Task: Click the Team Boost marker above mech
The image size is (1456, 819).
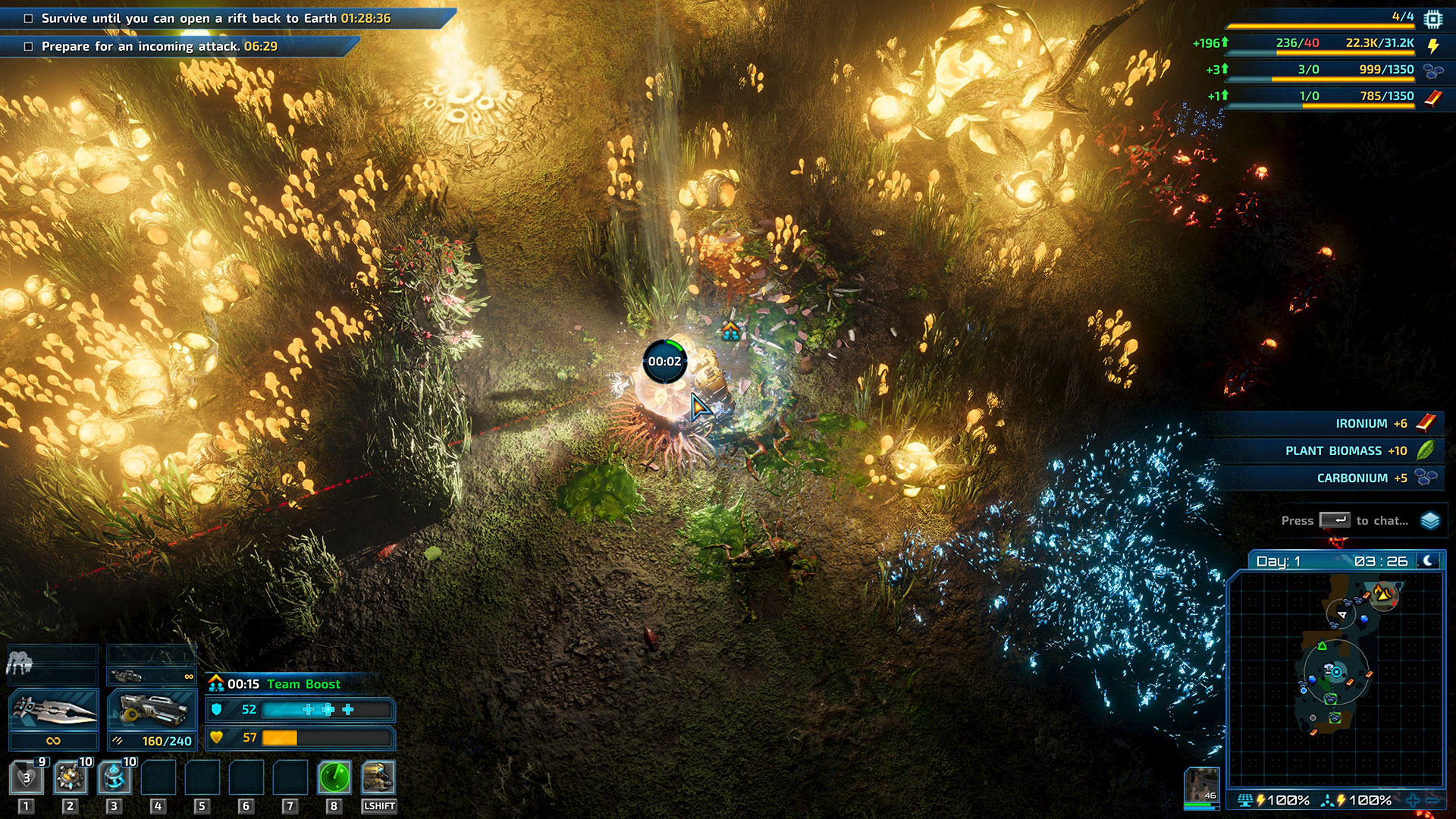Action: (730, 330)
